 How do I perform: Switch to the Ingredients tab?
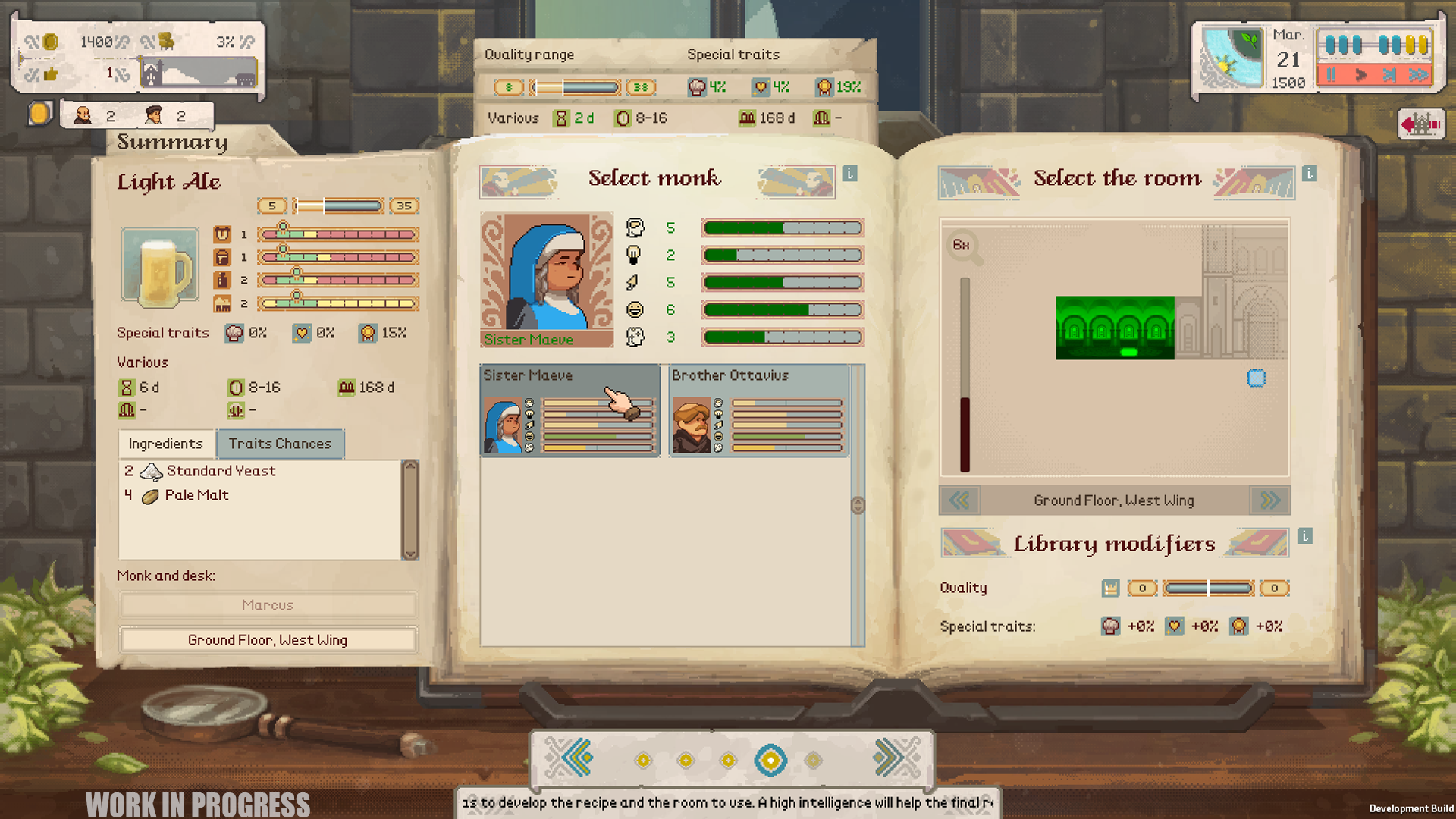point(165,444)
